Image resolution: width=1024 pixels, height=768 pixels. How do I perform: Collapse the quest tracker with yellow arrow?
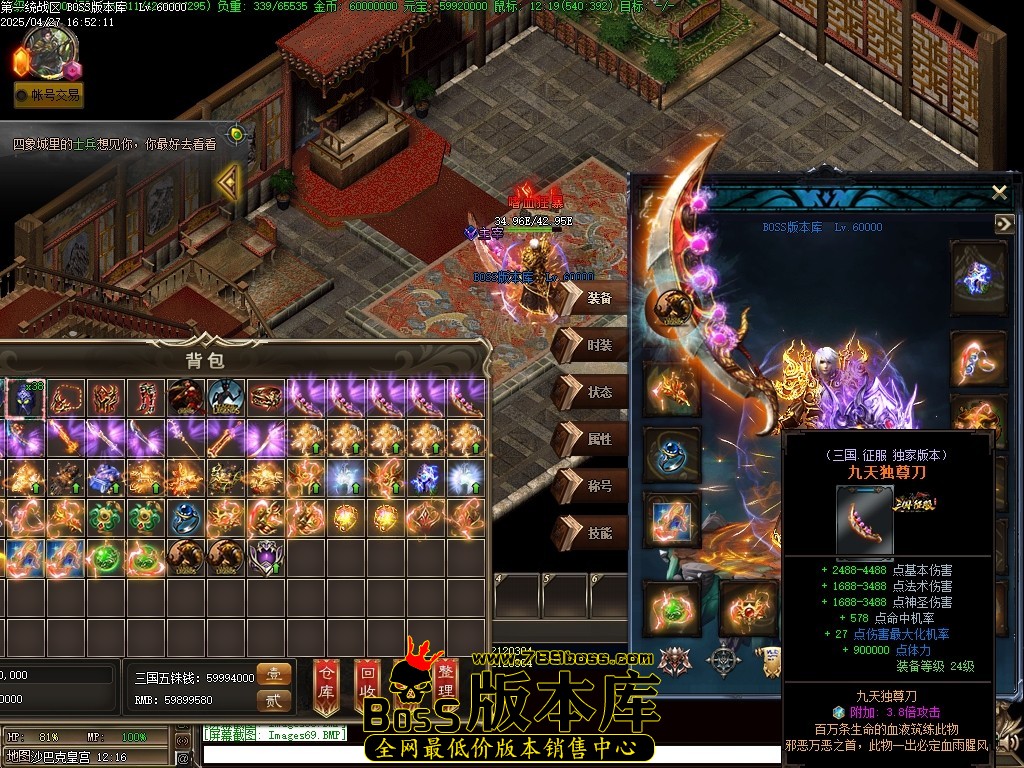point(229,182)
